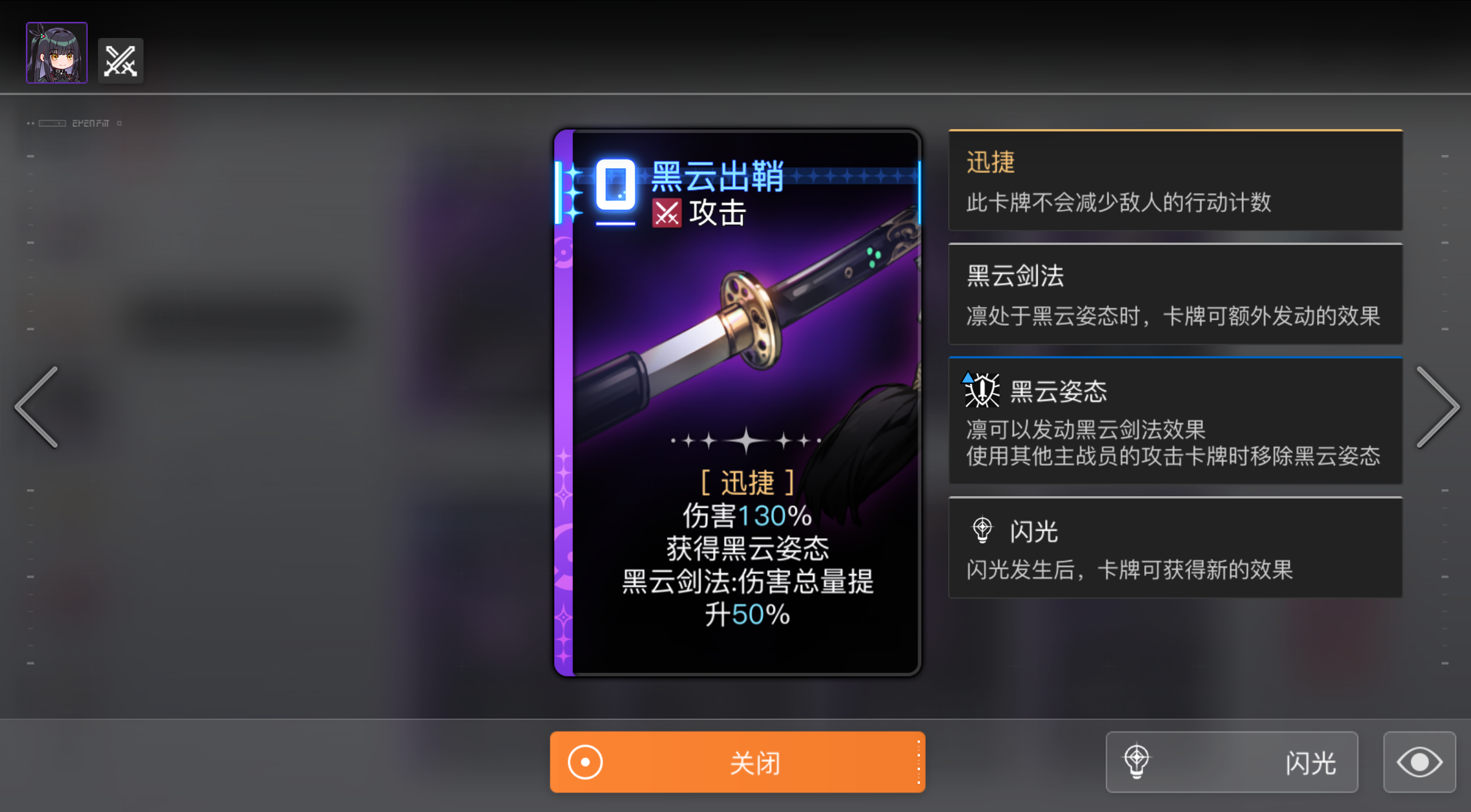Toggle the 闪光 mode button
The height and width of the screenshot is (812, 1471).
[1232, 762]
